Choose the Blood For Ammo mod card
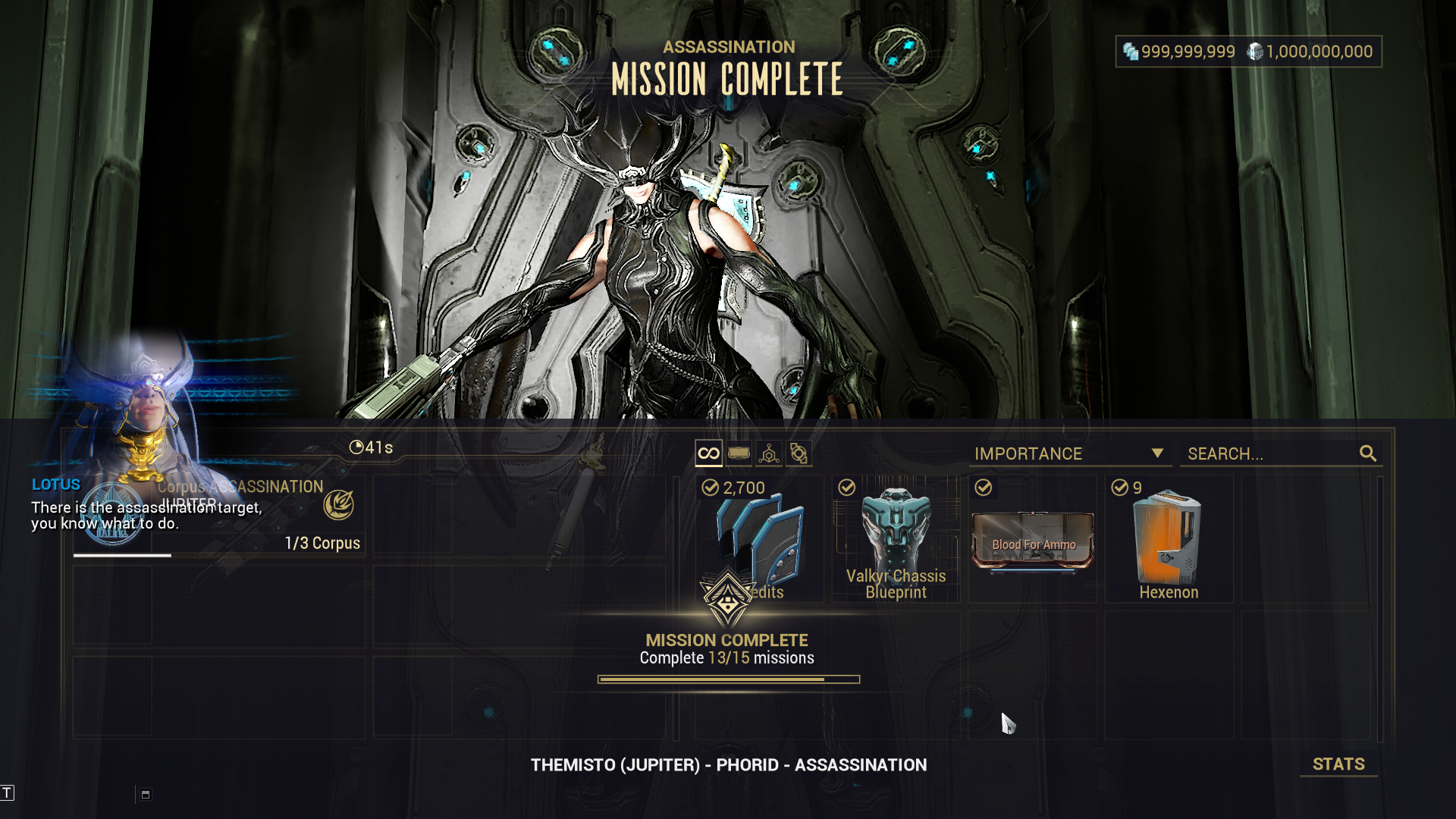 click(x=1033, y=539)
